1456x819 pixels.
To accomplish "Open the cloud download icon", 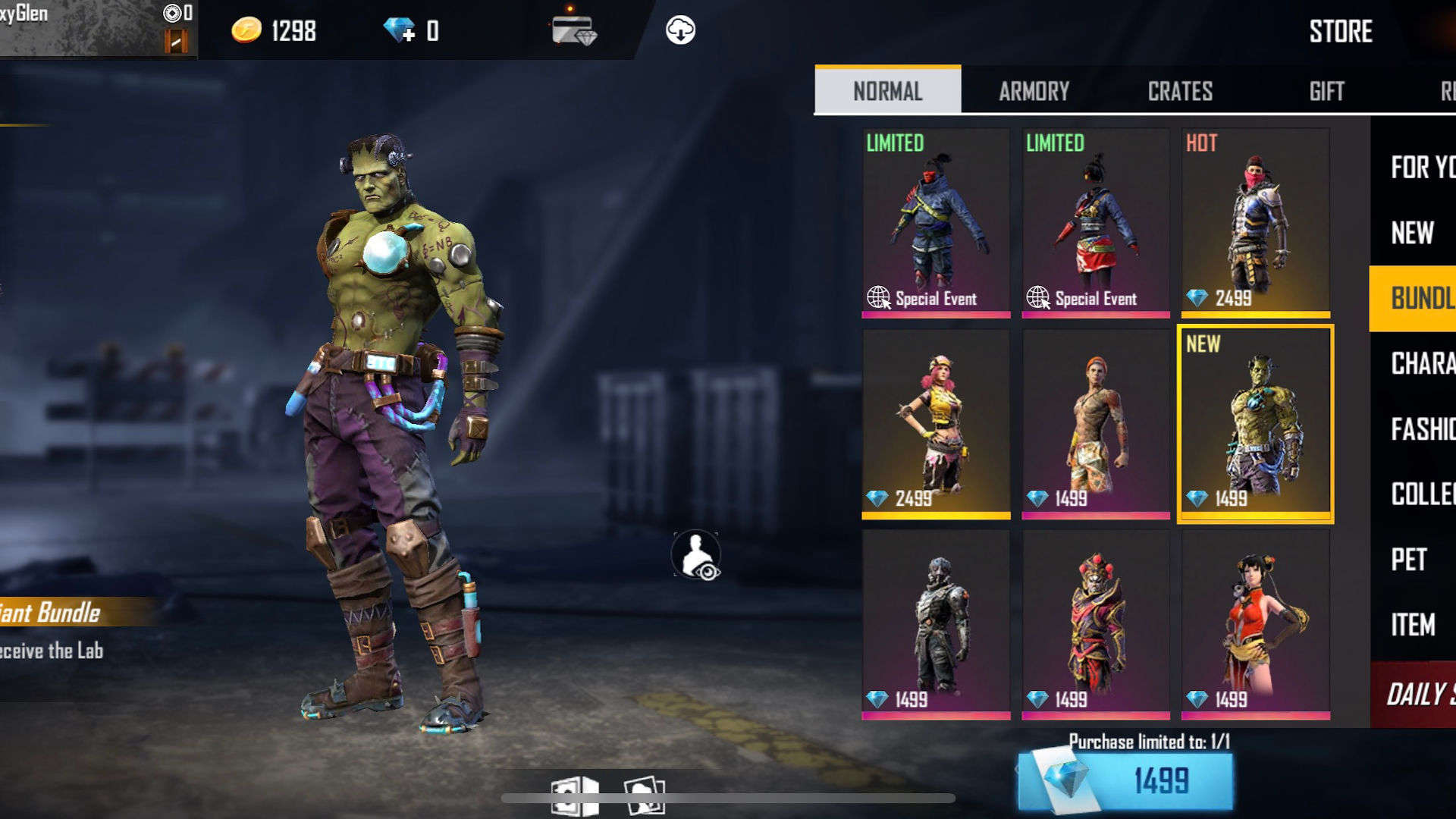I will pos(680,30).
